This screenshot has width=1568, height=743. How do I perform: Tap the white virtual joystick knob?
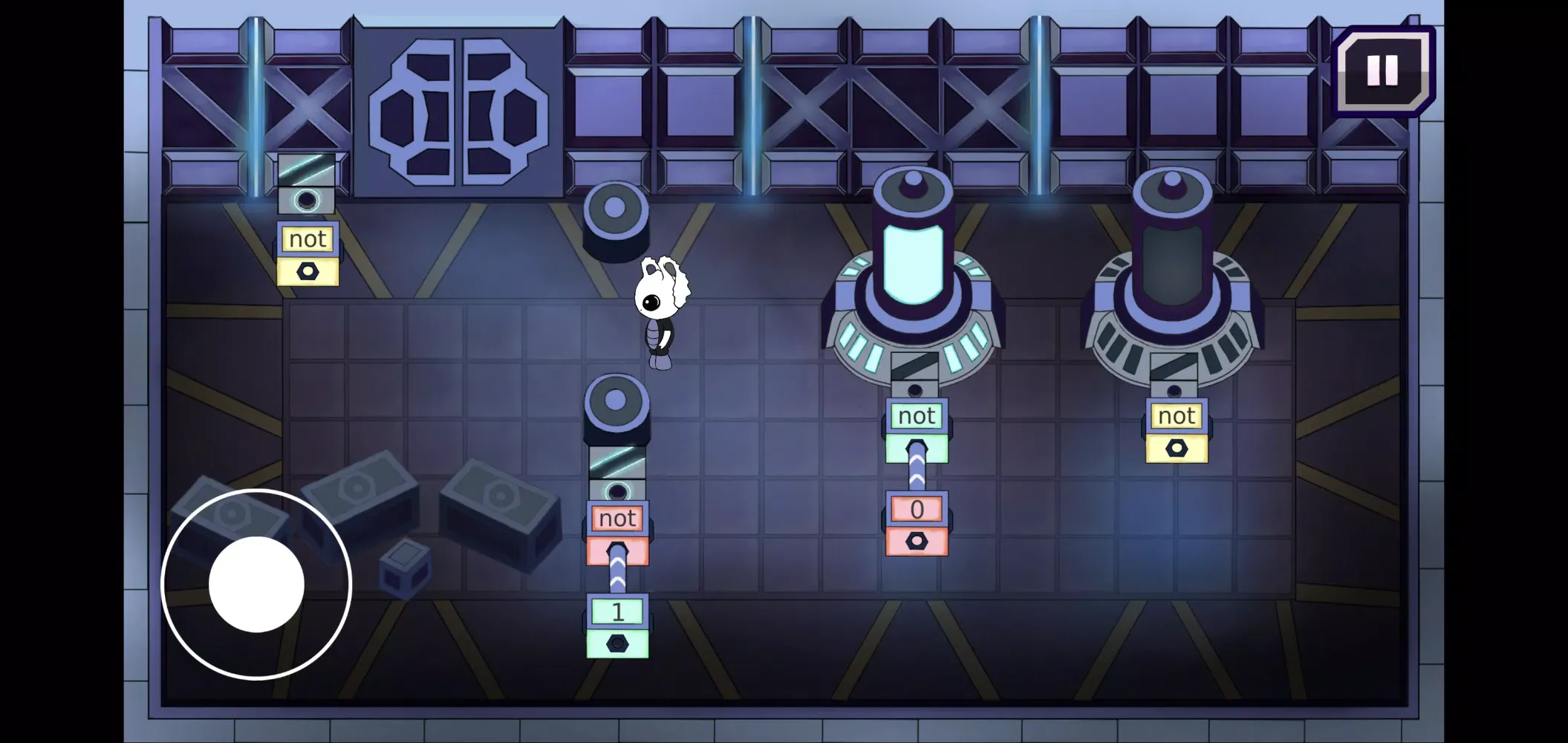[x=256, y=584]
